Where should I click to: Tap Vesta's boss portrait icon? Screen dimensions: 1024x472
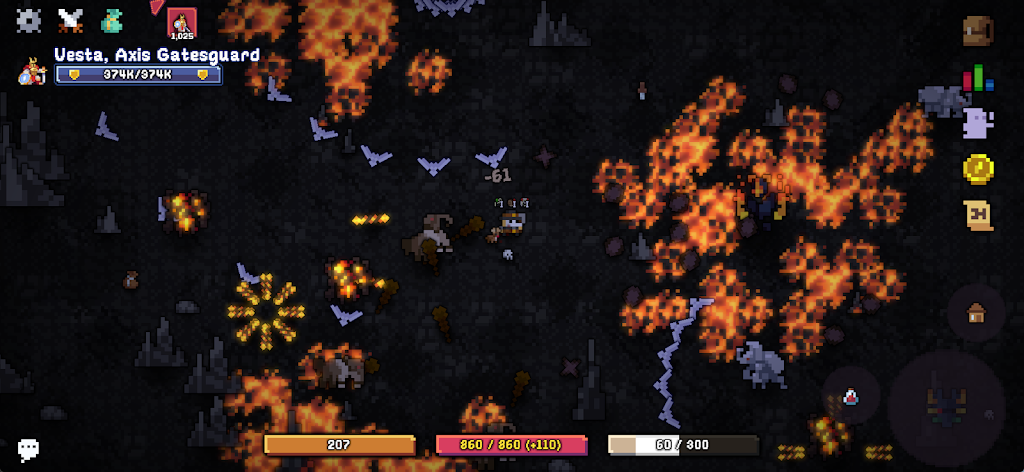[x=32, y=72]
